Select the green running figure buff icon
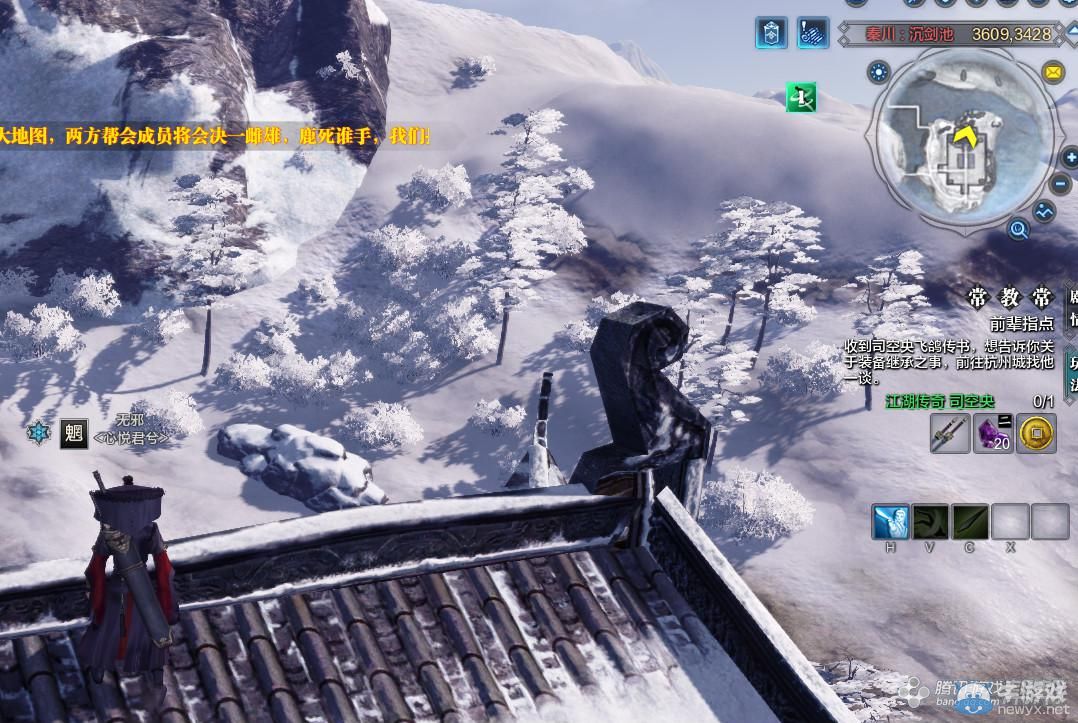This screenshot has height=723, width=1078. pyautogui.click(x=801, y=97)
